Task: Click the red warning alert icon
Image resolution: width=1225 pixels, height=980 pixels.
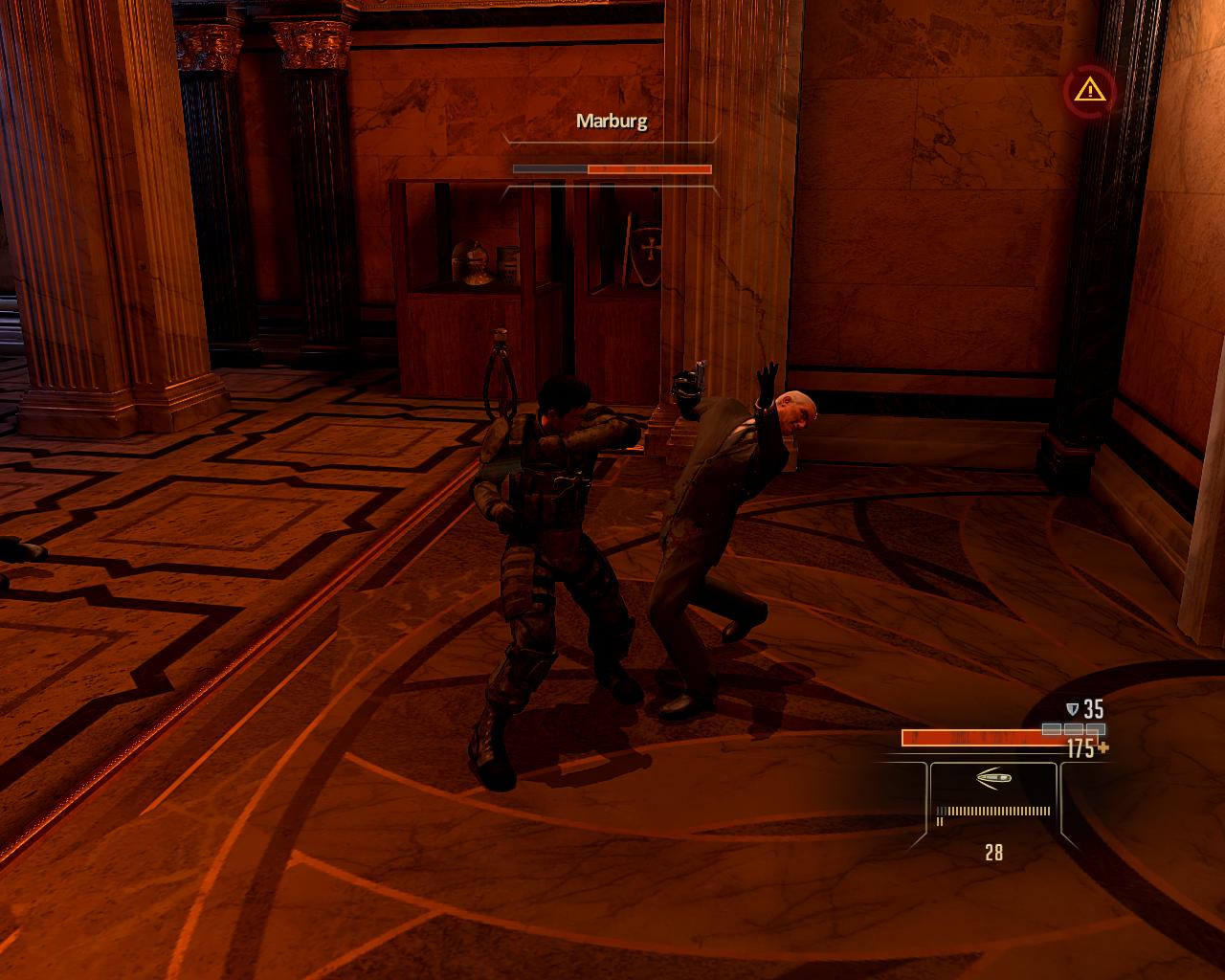Action: (x=1088, y=91)
